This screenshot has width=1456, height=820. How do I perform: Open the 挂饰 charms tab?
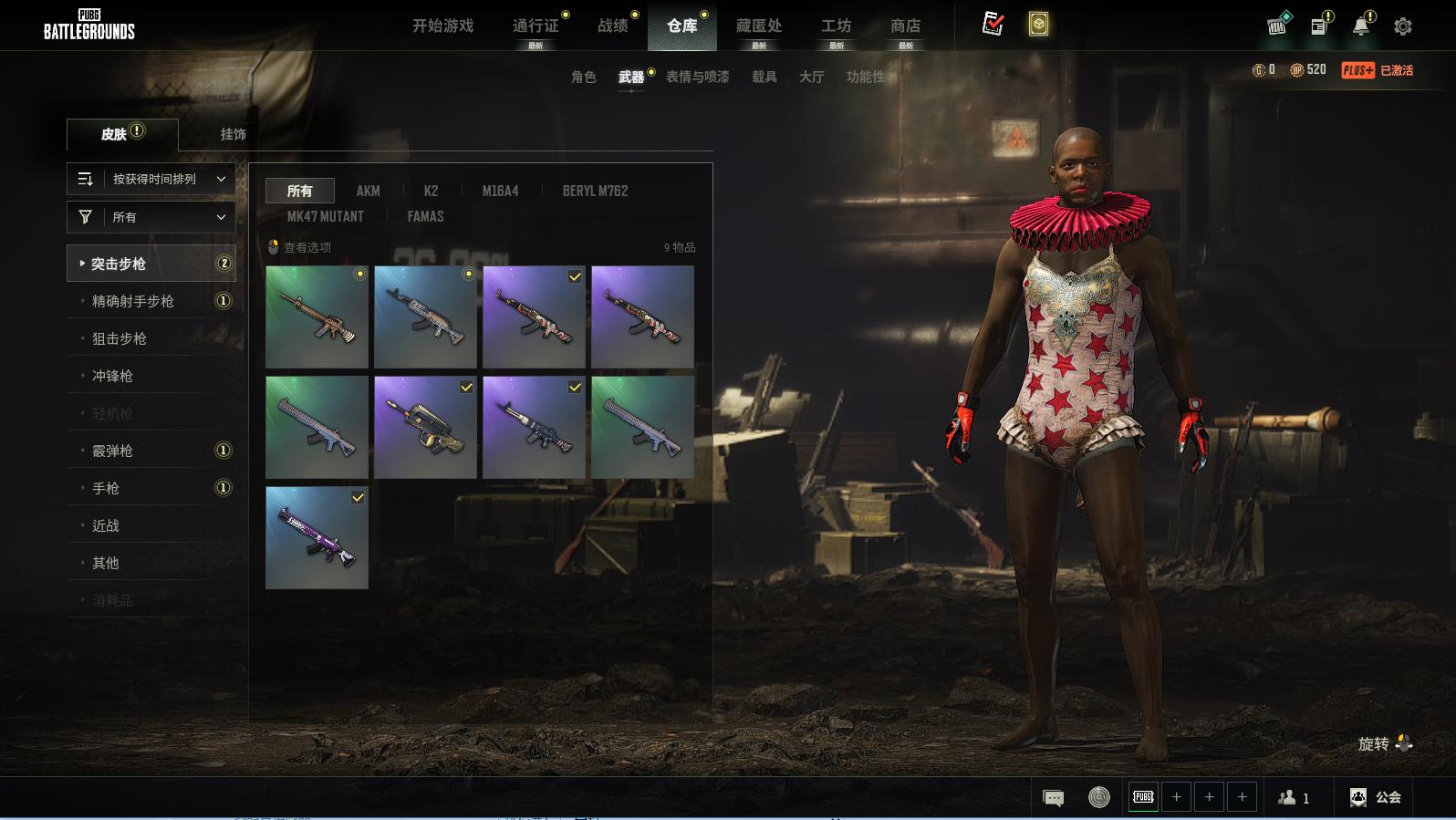[233, 134]
